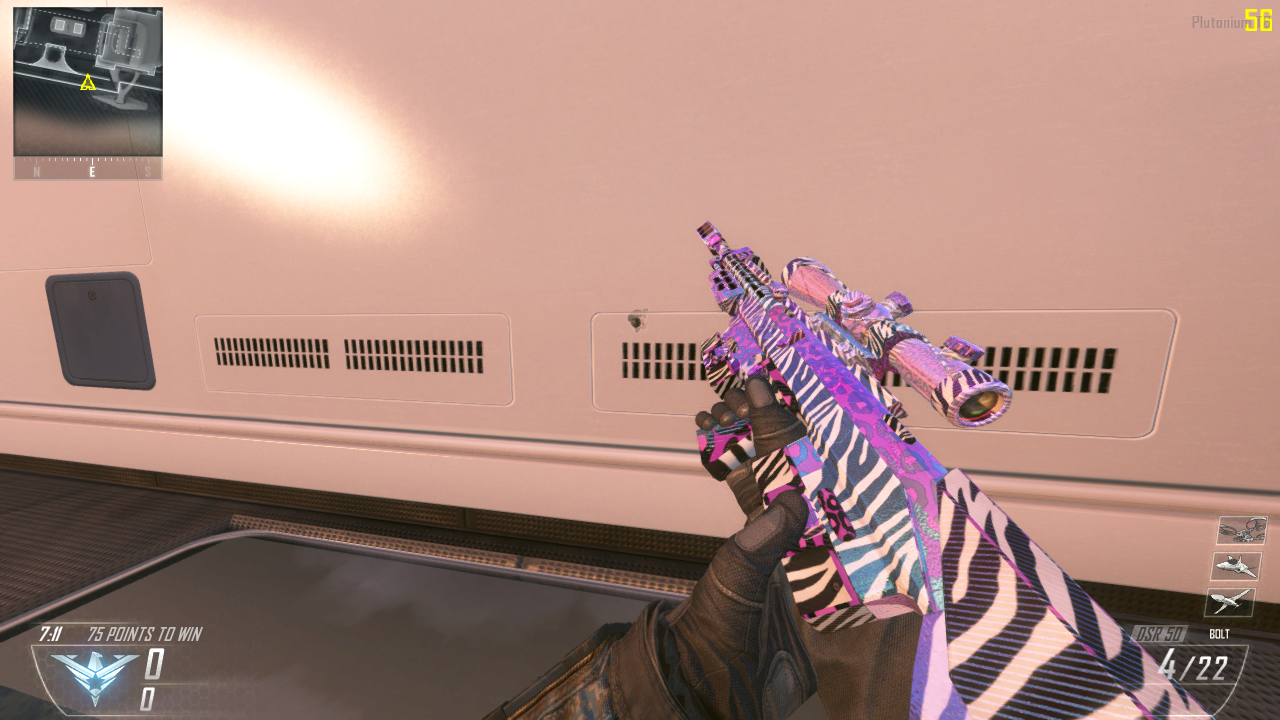1280x720 pixels.
Task: Click the BOLT action indicator label
Action: pos(1218,634)
